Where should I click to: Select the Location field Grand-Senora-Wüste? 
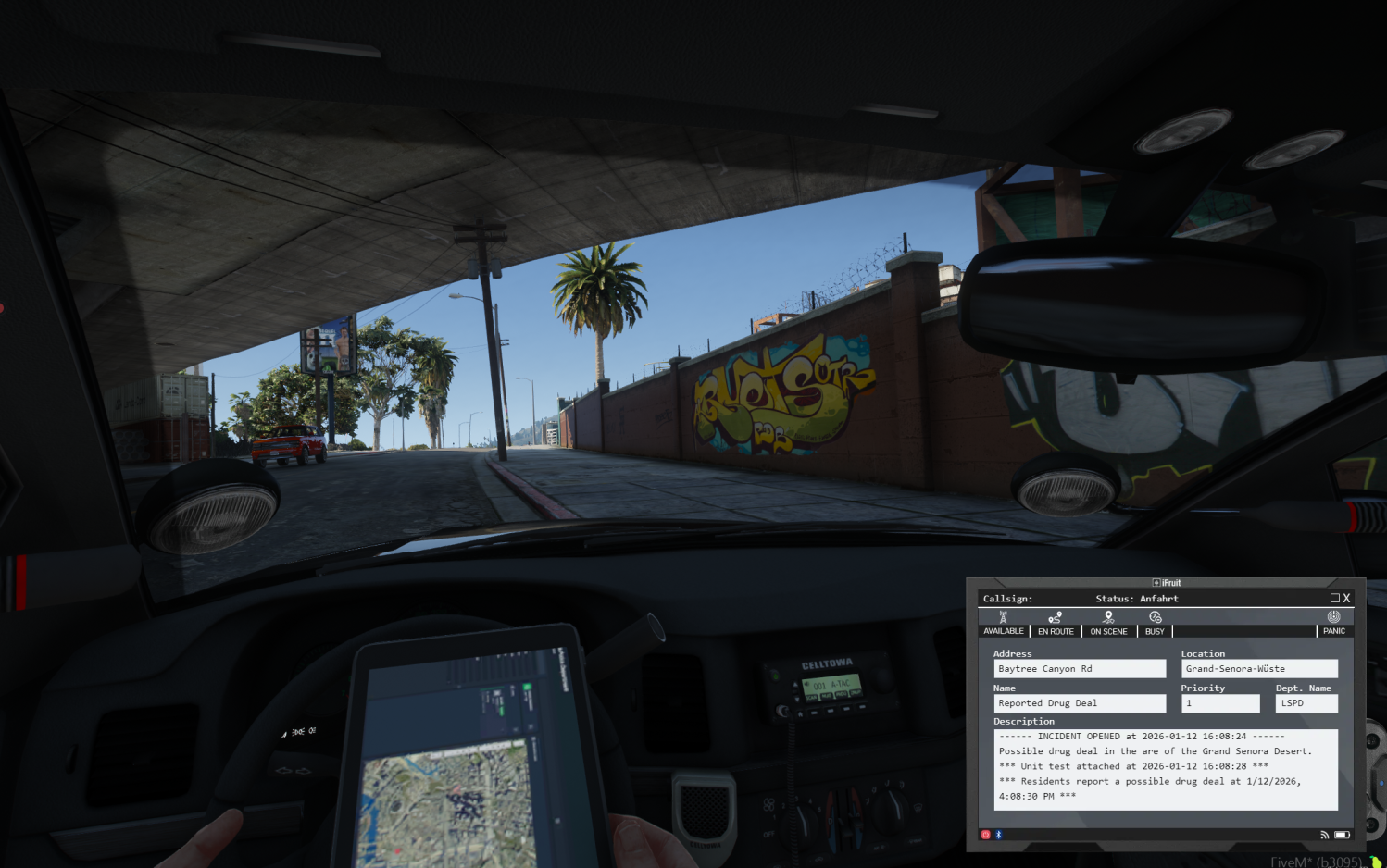1258,669
